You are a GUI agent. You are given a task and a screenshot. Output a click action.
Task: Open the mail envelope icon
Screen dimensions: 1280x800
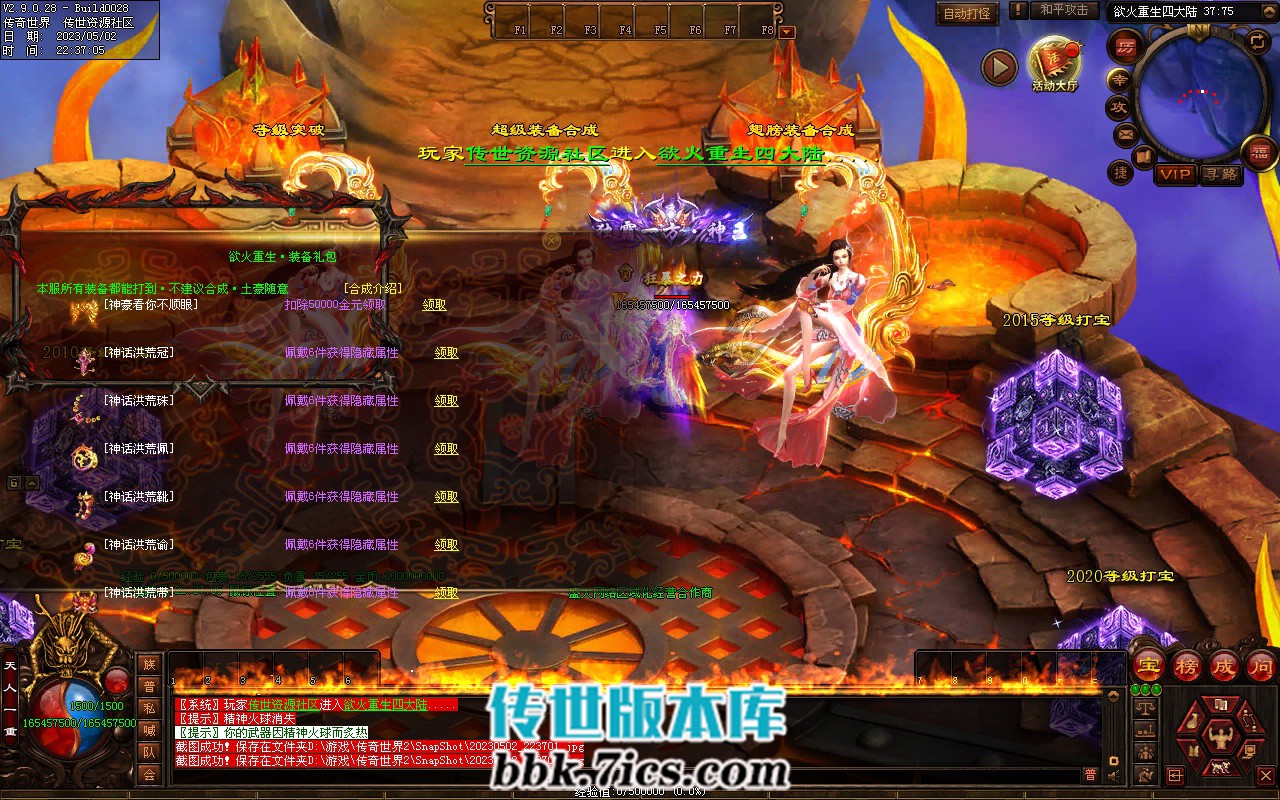[x=1125, y=133]
